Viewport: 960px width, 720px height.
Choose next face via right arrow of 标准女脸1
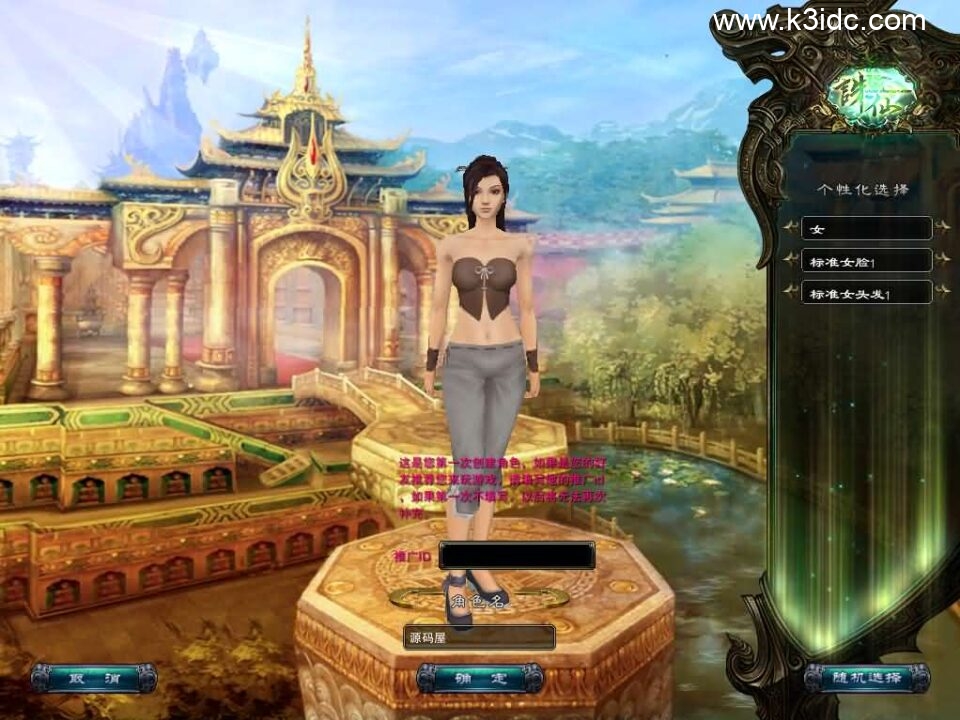pos(941,261)
